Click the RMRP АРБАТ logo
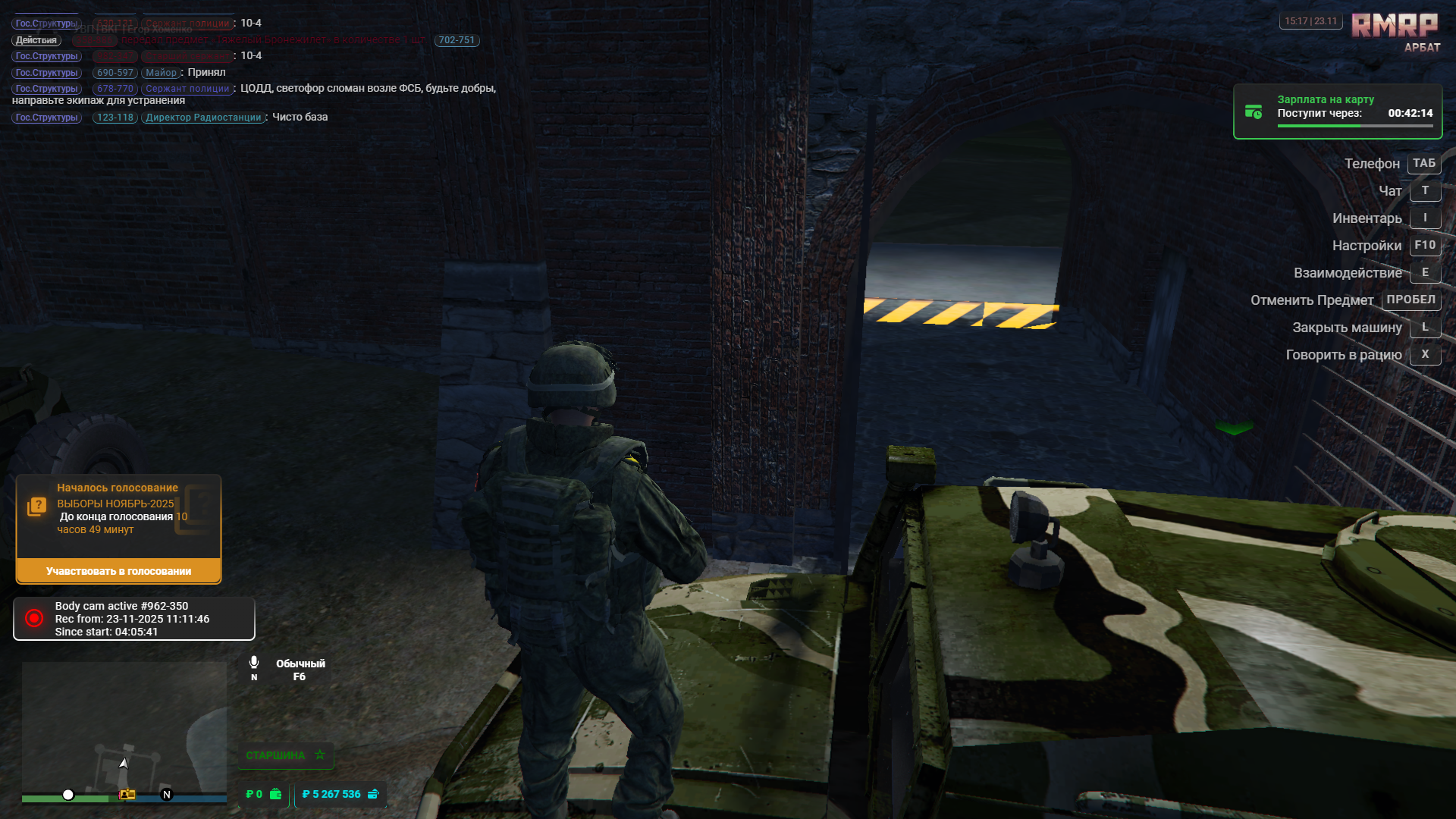 click(x=1394, y=27)
